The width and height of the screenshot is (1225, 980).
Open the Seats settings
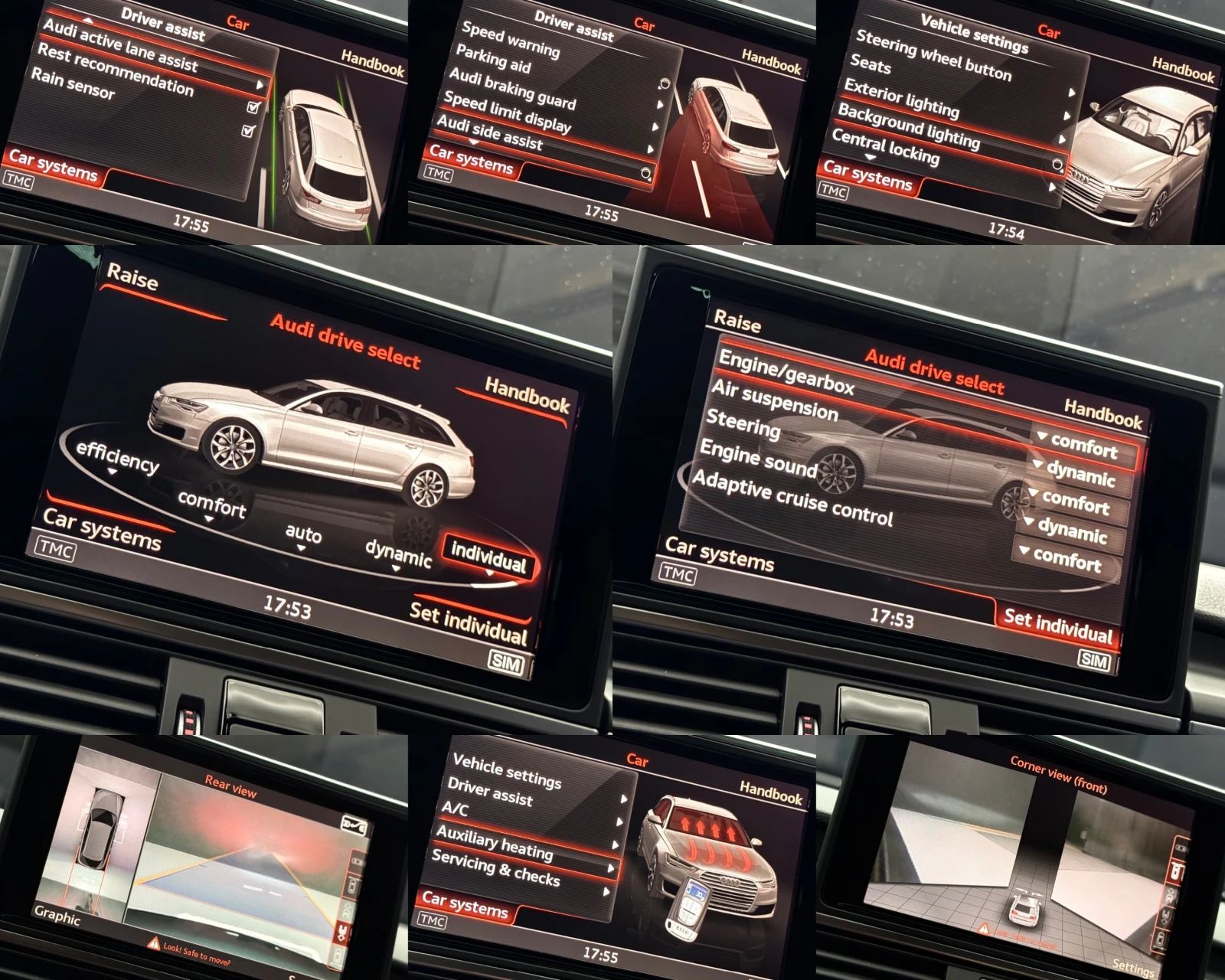pos(871,64)
